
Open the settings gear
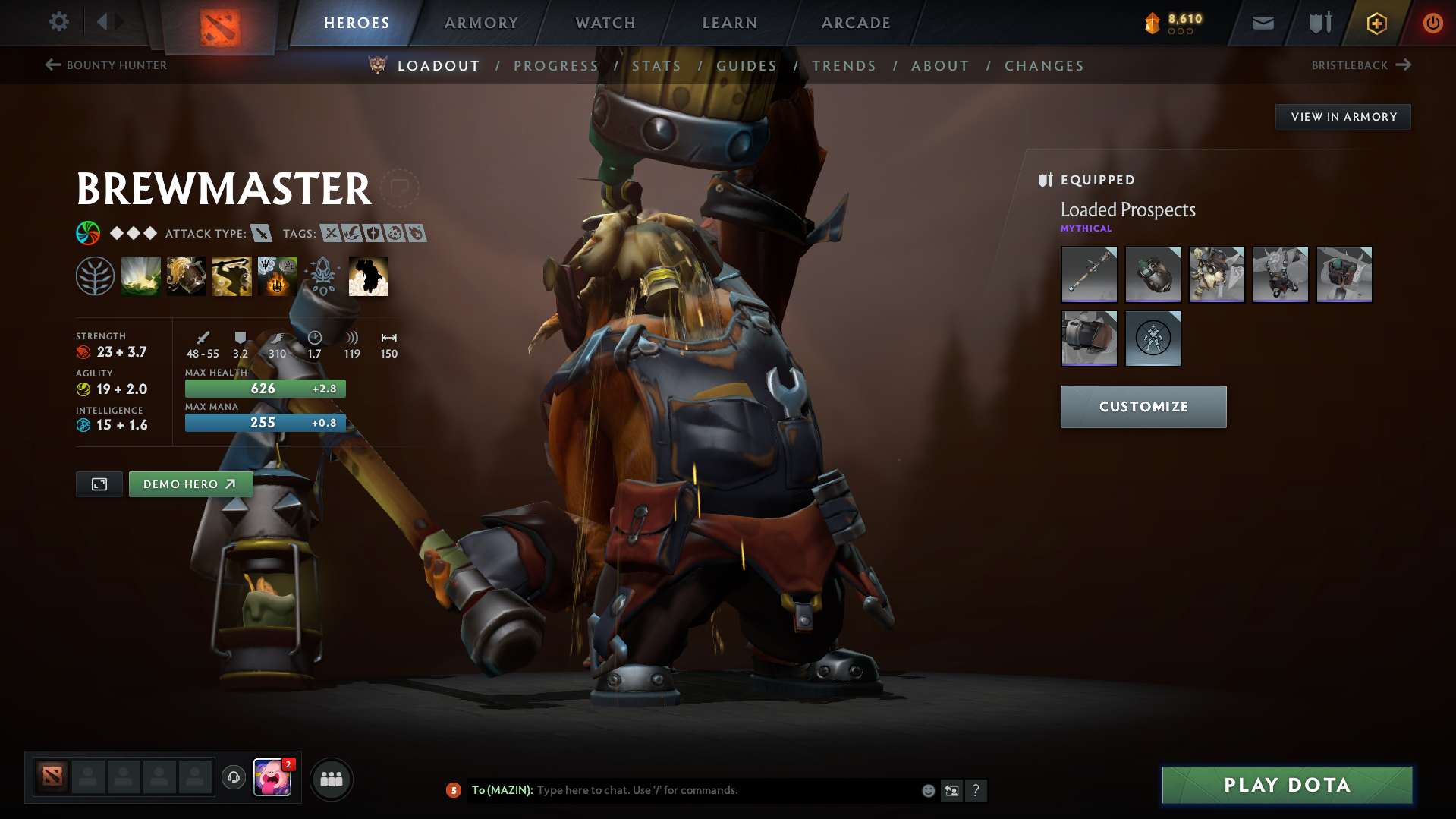(x=58, y=22)
